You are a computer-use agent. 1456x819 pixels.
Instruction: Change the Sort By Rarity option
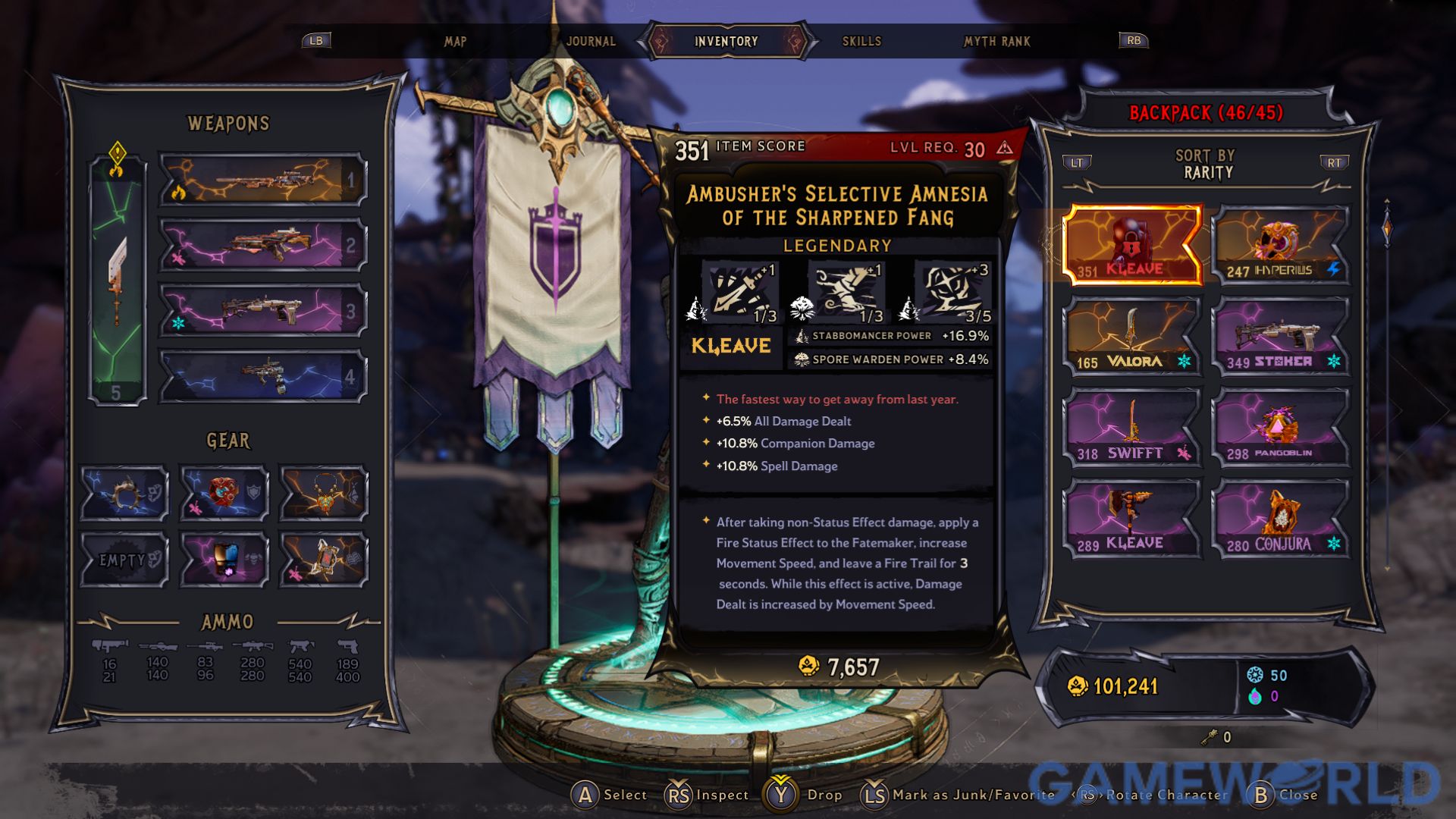1206,165
